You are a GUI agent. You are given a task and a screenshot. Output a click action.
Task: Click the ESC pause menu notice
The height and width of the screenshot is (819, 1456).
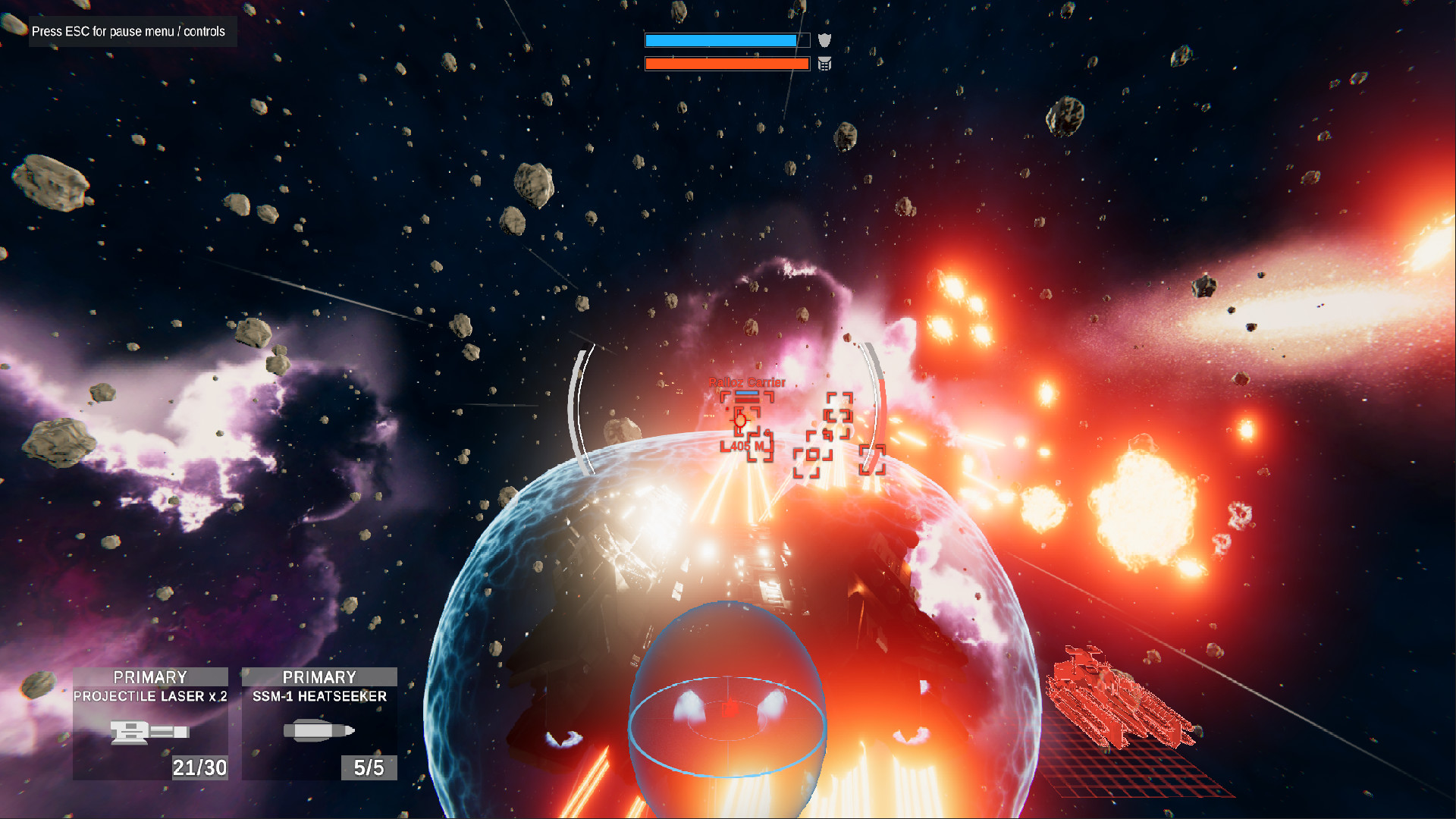(127, 31)
